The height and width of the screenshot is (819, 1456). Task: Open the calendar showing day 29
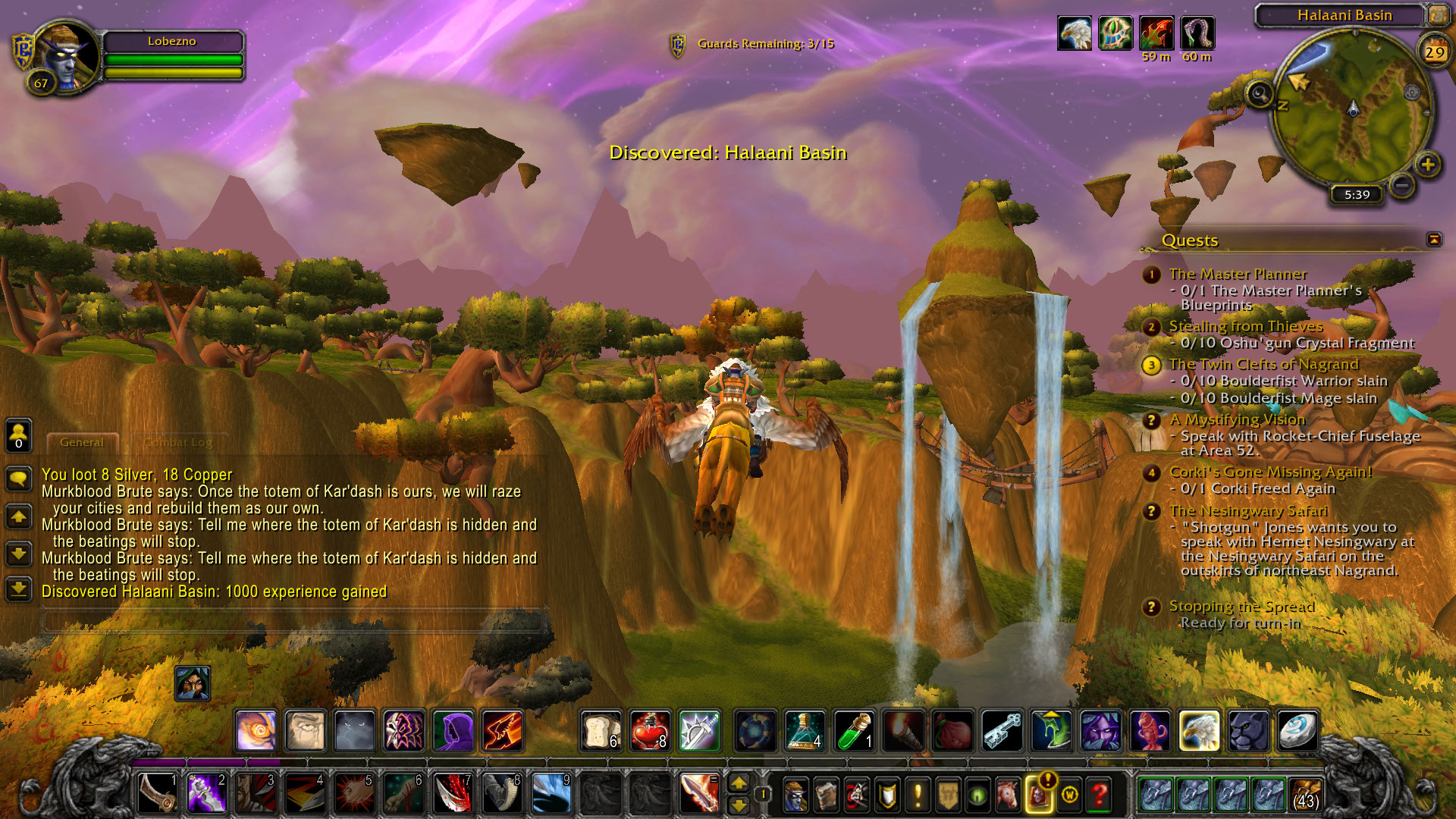[1433, 52]
